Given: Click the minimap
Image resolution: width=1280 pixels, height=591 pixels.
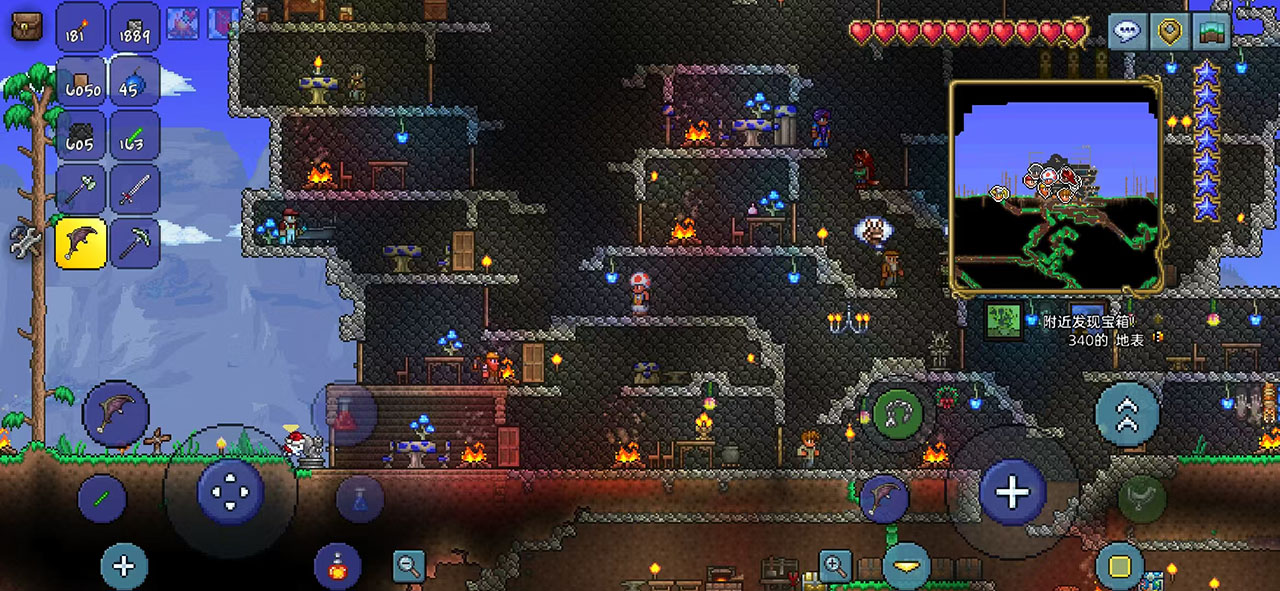Looking at the screenshot, I should tap(1055, 188).
